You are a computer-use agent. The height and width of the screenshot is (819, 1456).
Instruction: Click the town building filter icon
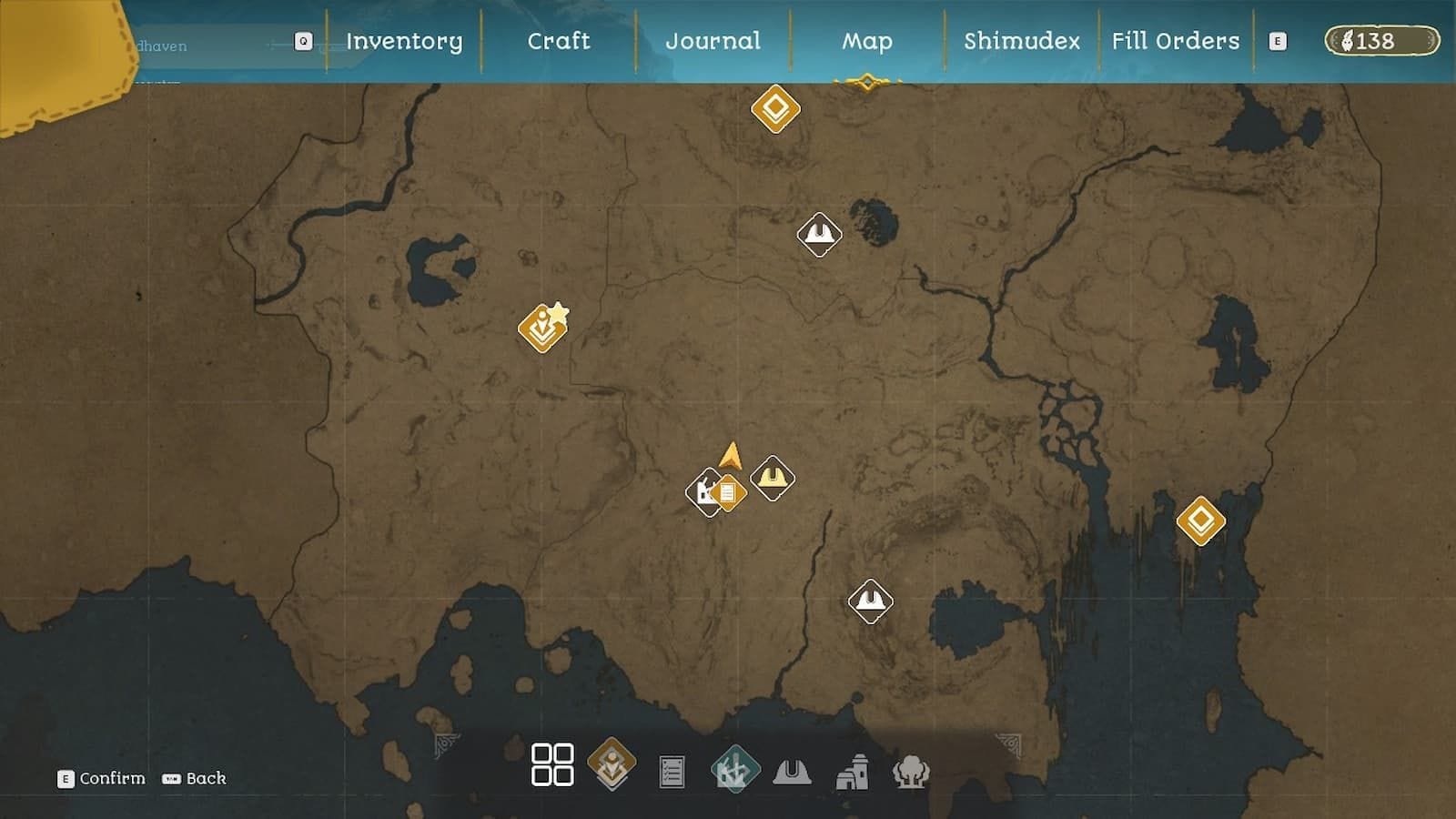(x=854, y=767)
